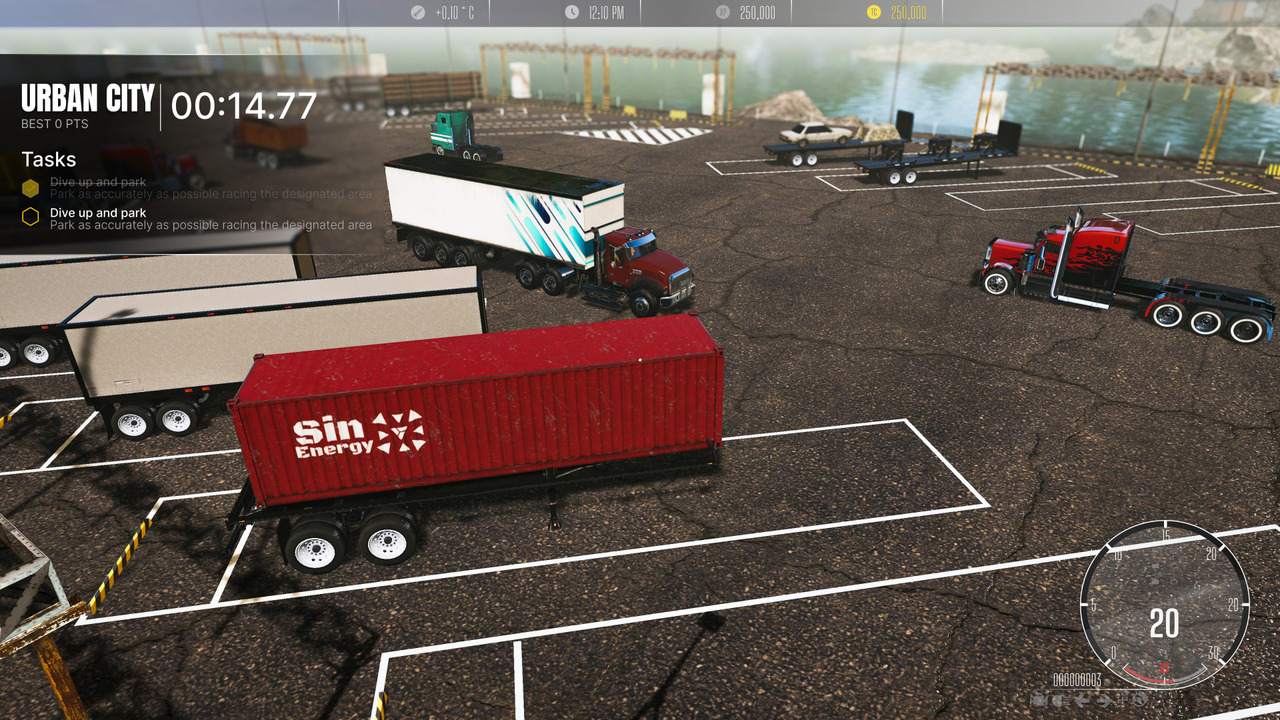Open the URBAN CITY level title

(87, 98)
